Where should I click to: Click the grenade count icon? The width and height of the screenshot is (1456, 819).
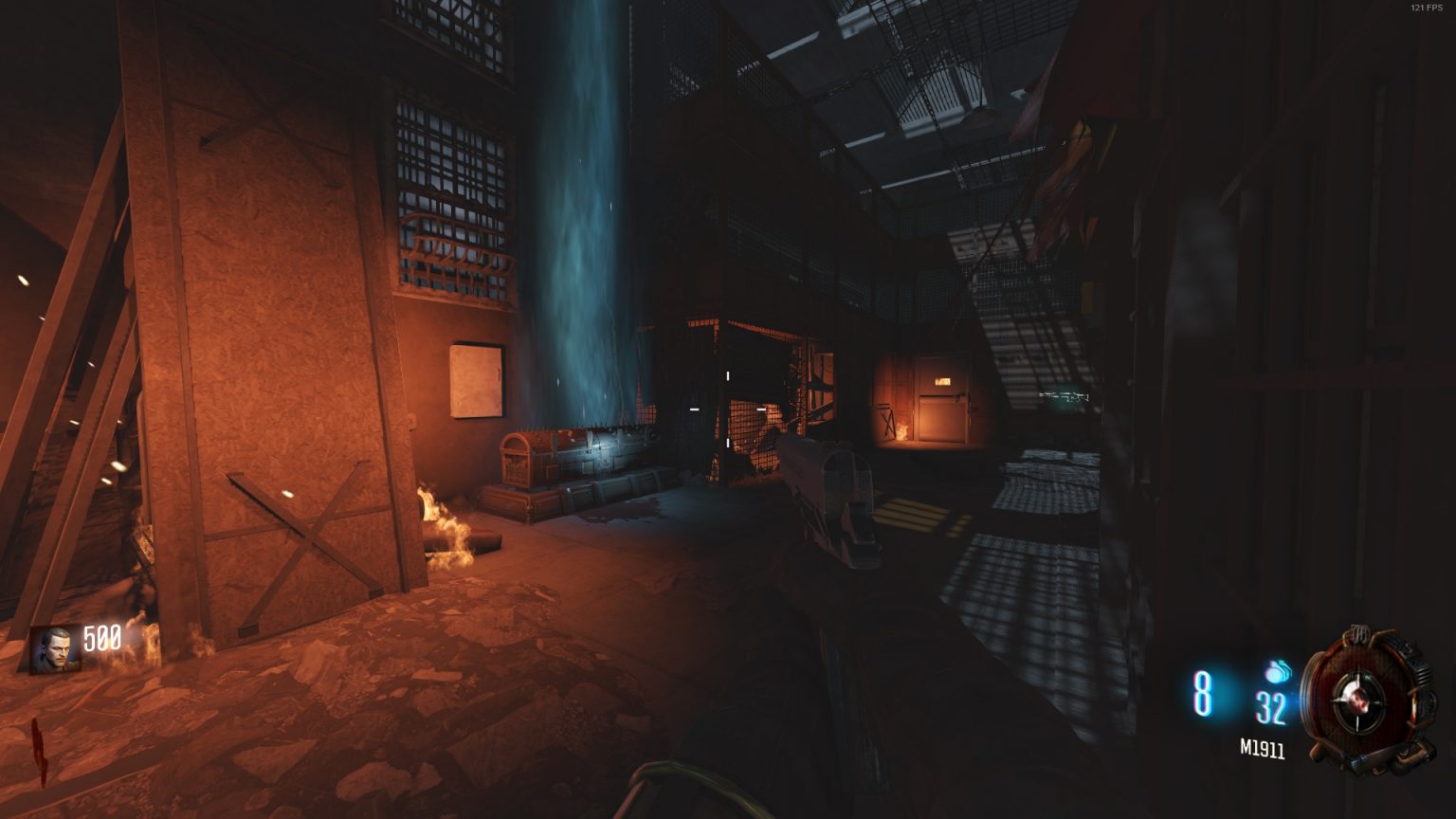[1277, 669]
